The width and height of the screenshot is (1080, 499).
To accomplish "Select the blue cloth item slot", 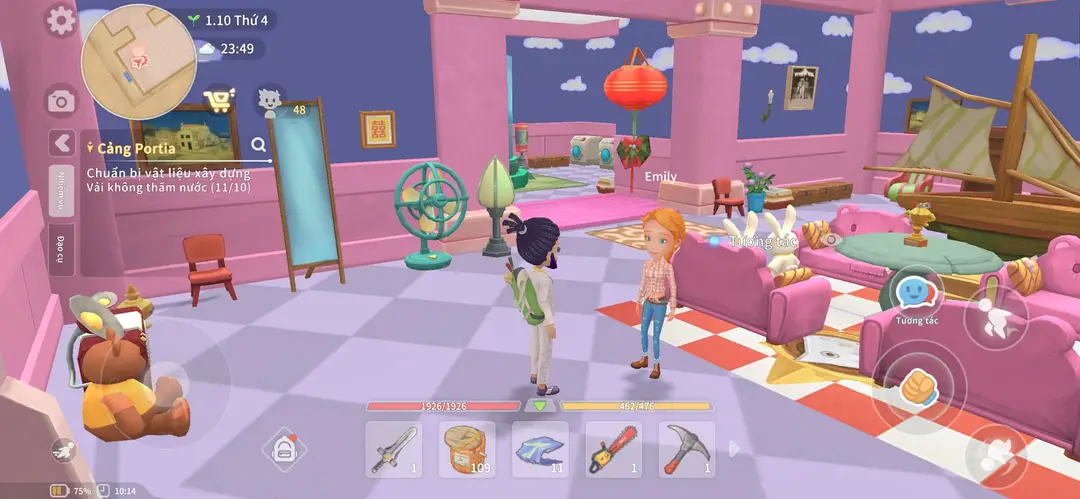I will click(540, 449).
